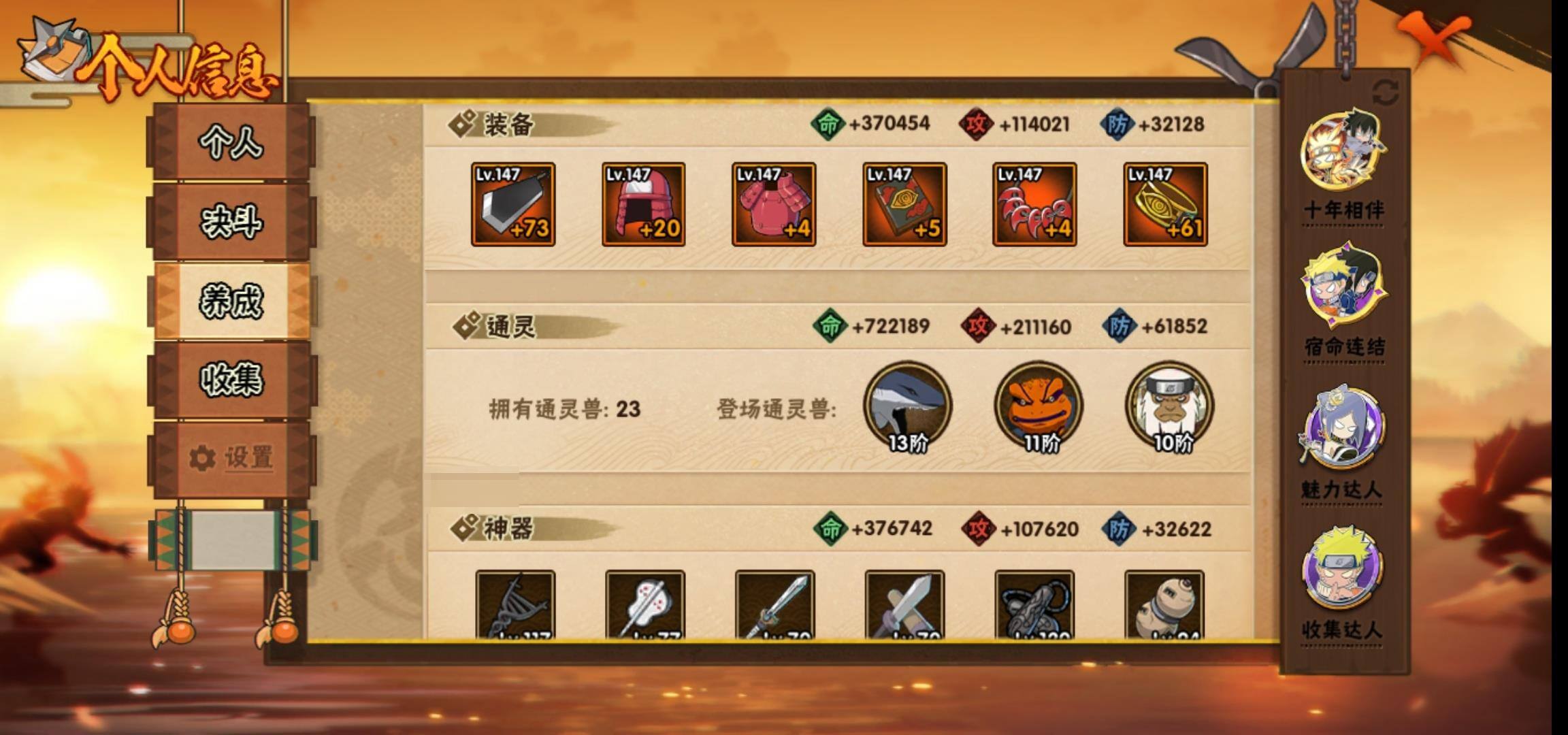This screenshot has width=1568, height=735.
Task: Choose the red helmet equipment slot
Action: (643, 204)
